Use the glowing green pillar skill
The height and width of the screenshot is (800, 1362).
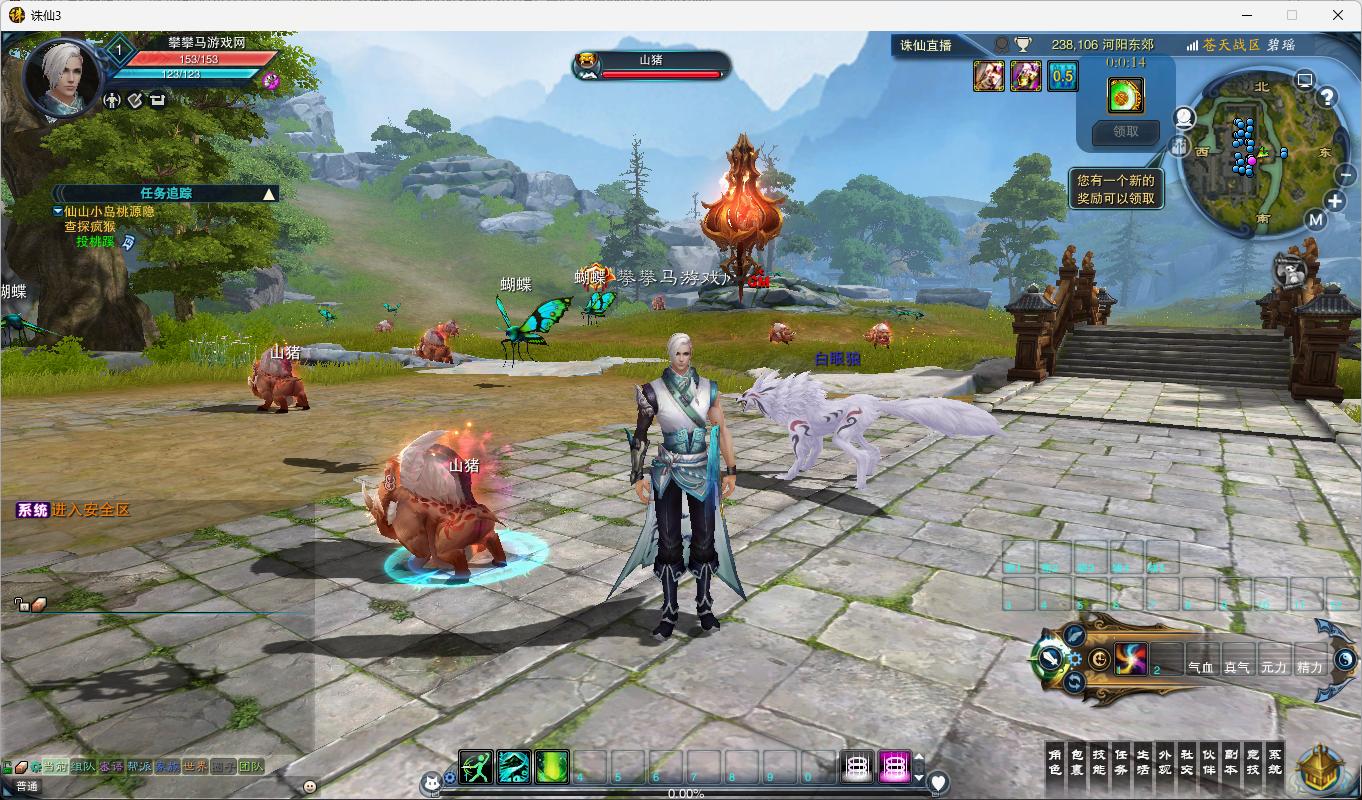click(x=552, y=767)
